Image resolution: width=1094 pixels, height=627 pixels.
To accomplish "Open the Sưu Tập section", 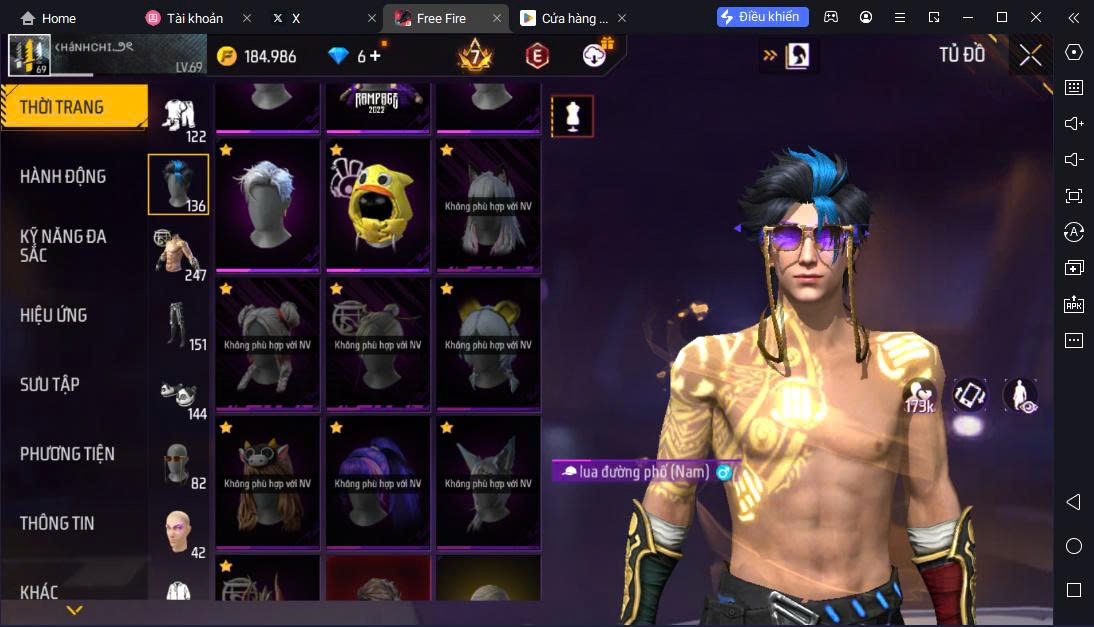I will [50, 384].
